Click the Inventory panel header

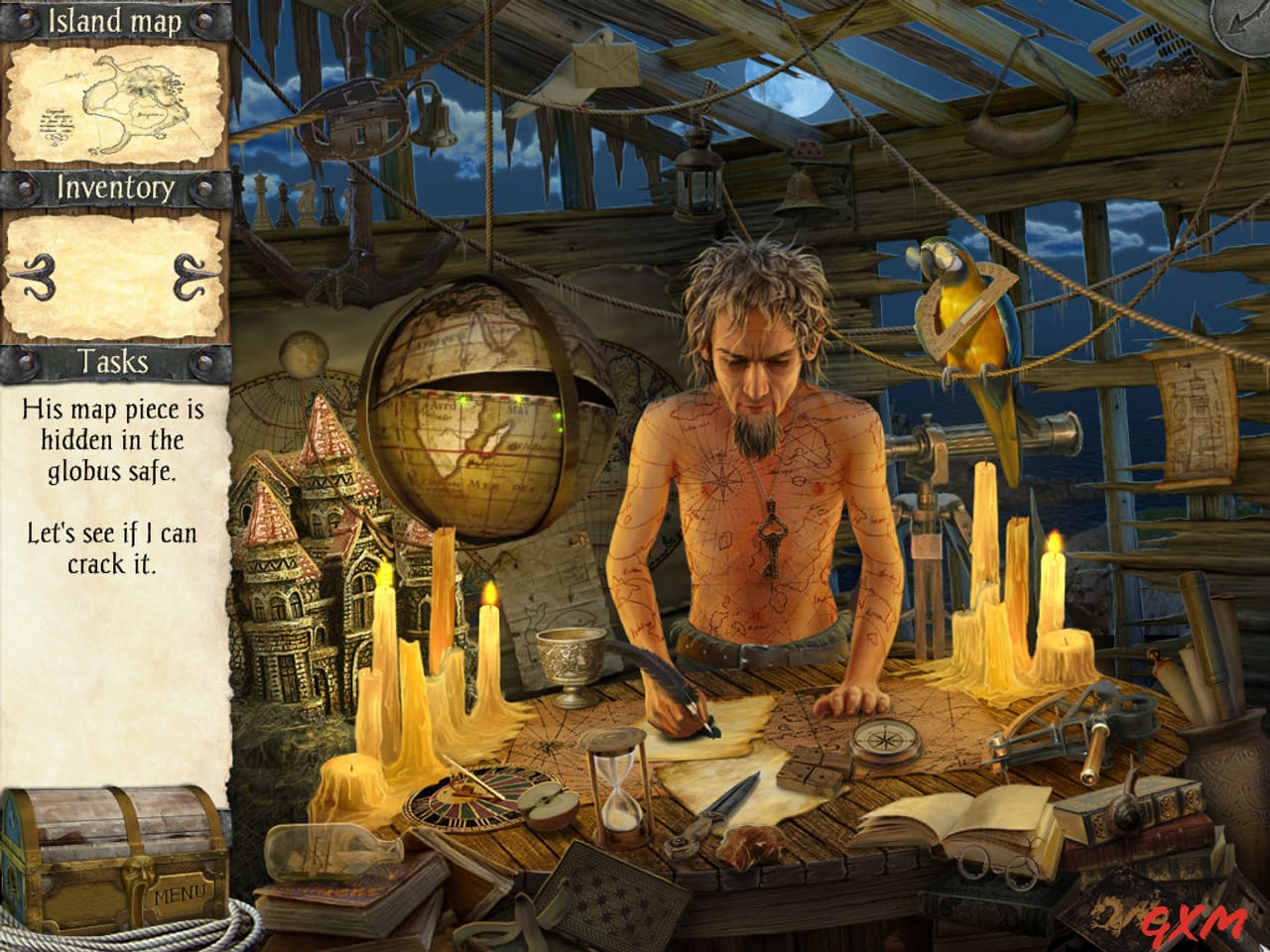114,186
